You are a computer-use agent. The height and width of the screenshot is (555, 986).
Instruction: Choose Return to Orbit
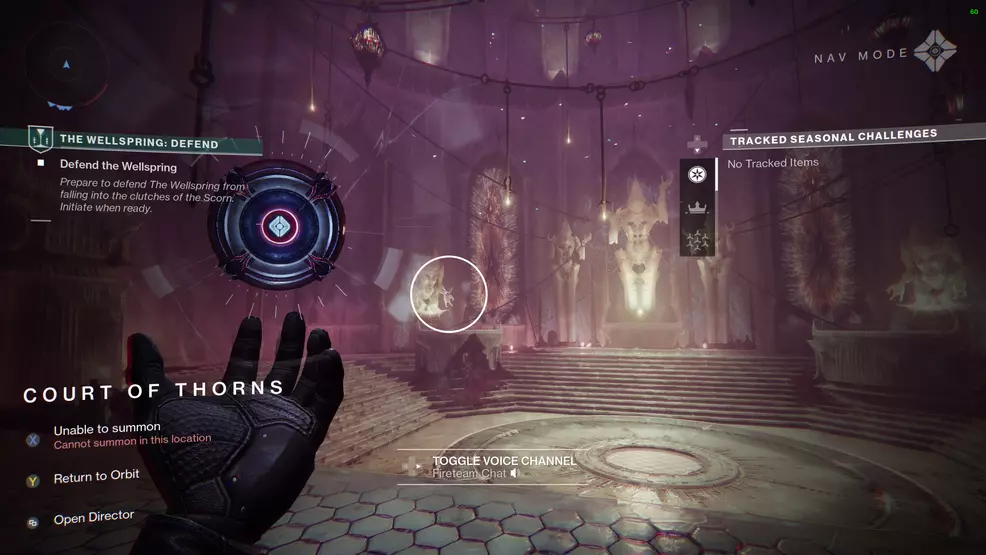[96, 478]
